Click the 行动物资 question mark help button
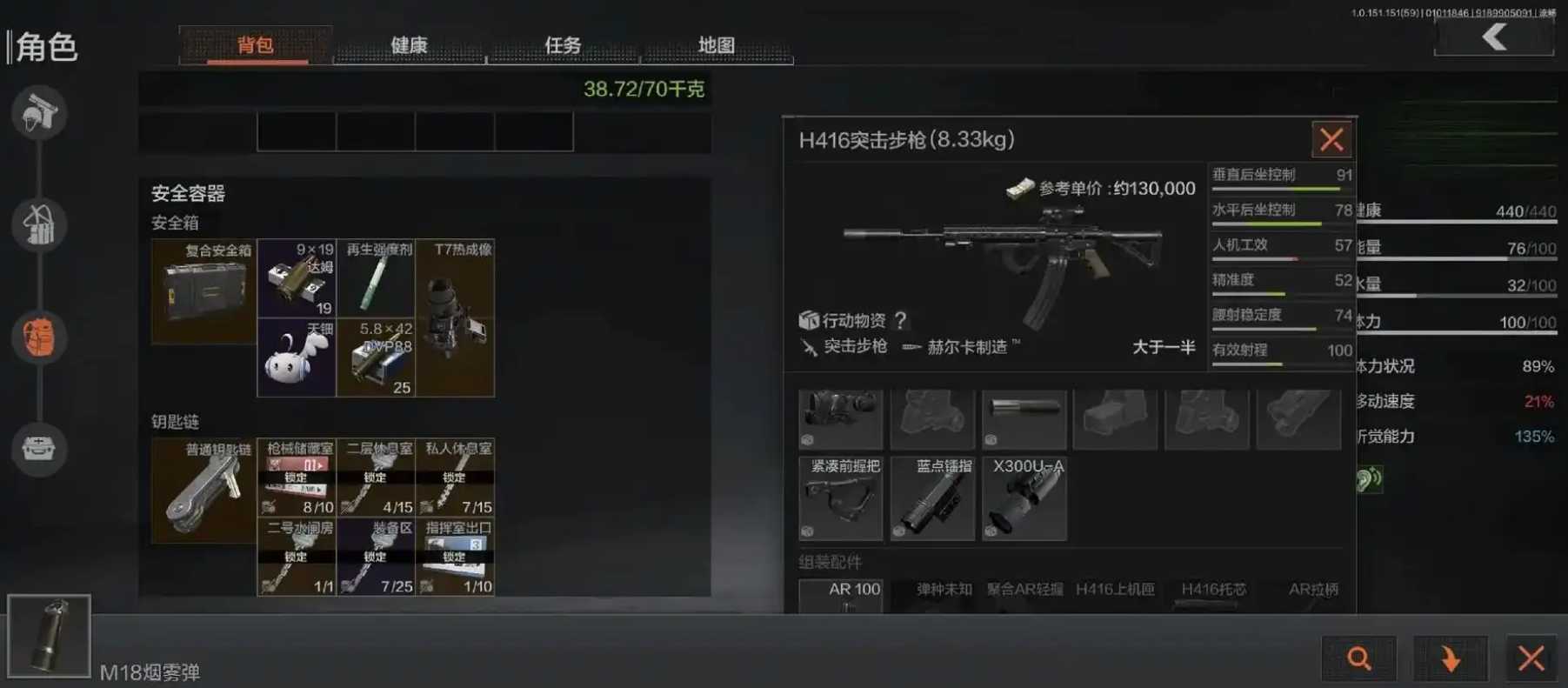Screen dimensions: 1568x688 (x=900, y=320)
